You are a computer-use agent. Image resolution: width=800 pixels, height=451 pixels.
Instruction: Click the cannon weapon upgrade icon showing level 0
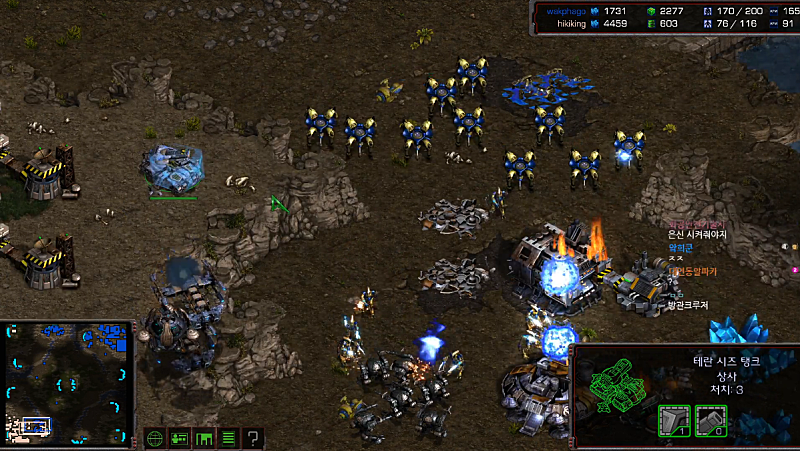710,421
